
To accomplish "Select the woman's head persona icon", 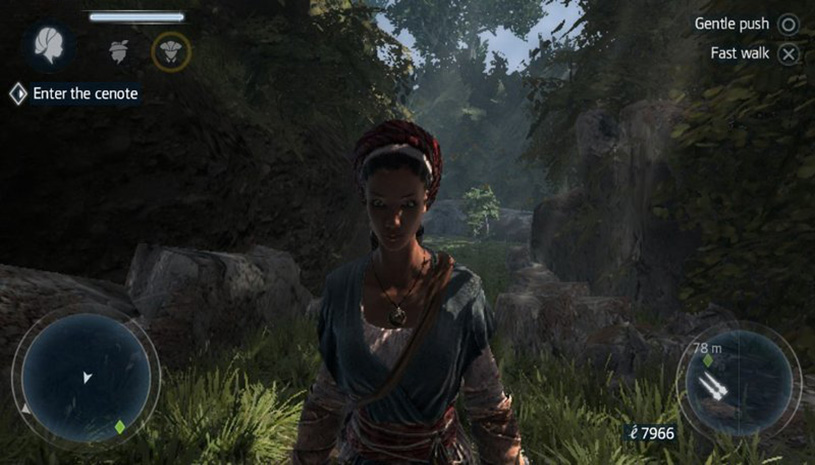I will (47, 46).
